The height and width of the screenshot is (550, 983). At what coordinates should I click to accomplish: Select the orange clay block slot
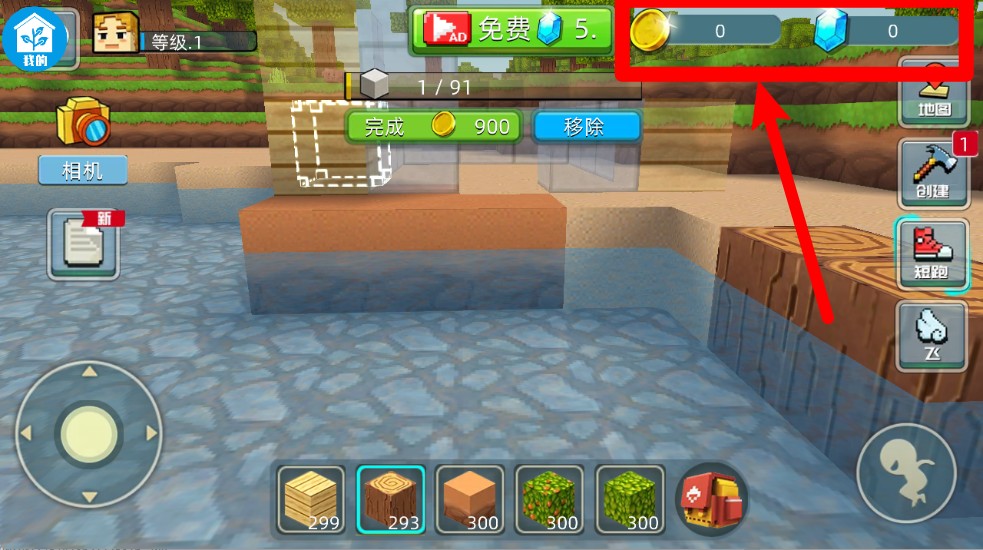(x=470, y=498)
